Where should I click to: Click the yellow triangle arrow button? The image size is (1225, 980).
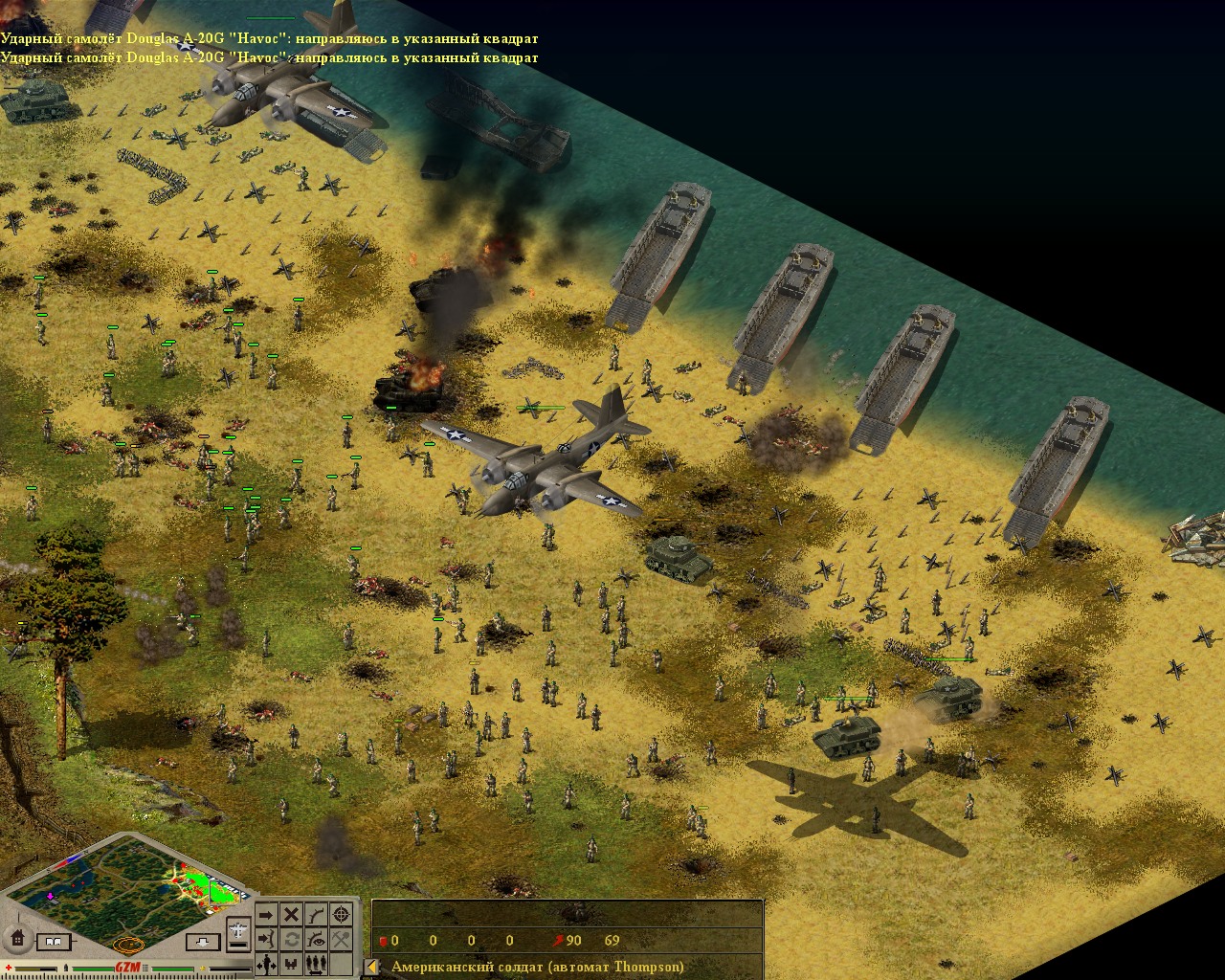point(372,967)
